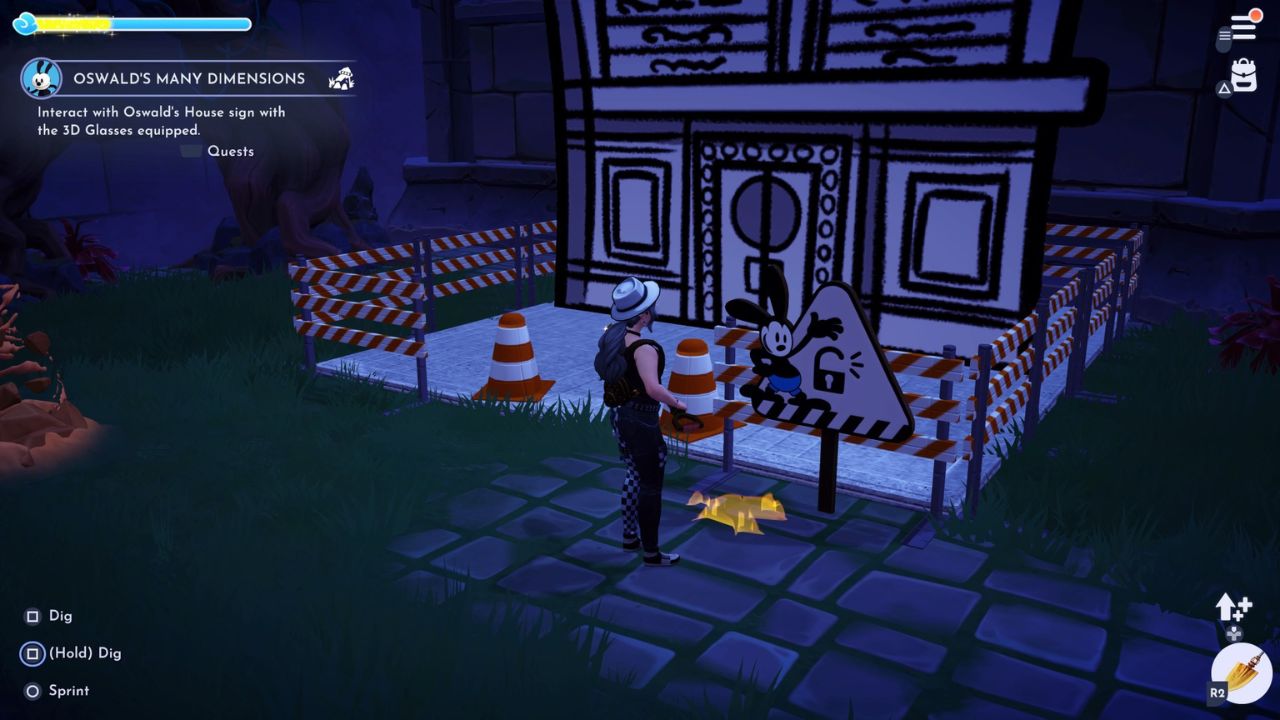Viewport: 1280px width, 720px height.
Task: Click the Oswald portrait on the quest banner
Action: 40,78
